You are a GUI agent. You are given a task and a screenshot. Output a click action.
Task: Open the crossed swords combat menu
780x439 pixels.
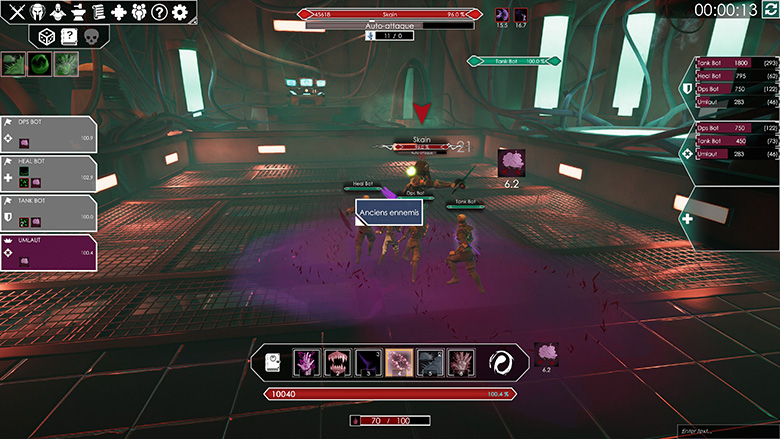pyautogui.click(x=15, y=12)
